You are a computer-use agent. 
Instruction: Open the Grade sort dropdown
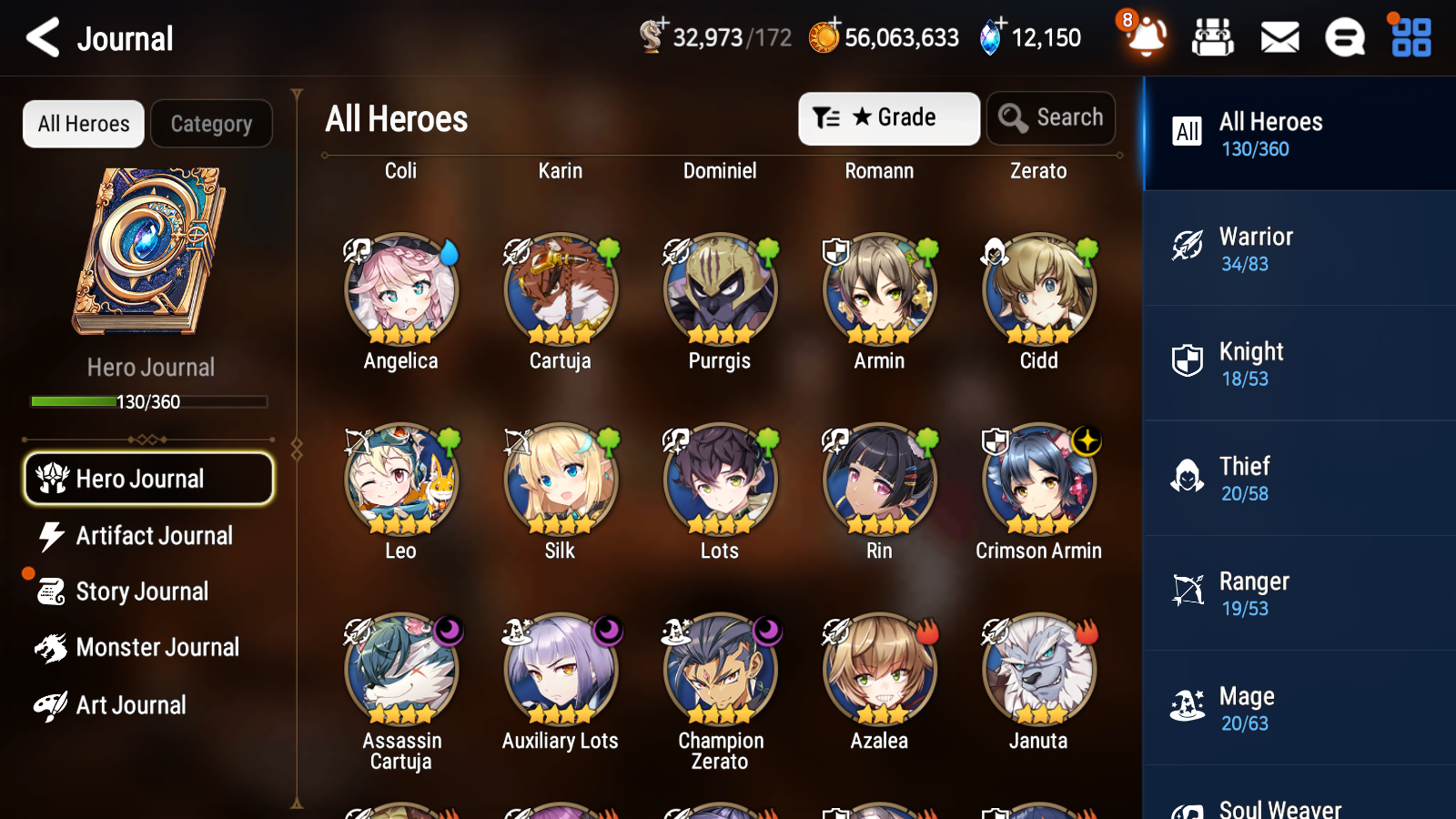tap(888, 117)
